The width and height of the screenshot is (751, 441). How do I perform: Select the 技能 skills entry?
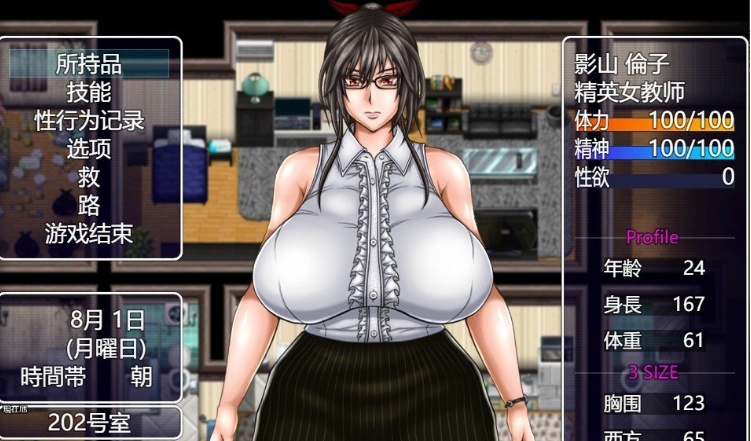point(89,93)
